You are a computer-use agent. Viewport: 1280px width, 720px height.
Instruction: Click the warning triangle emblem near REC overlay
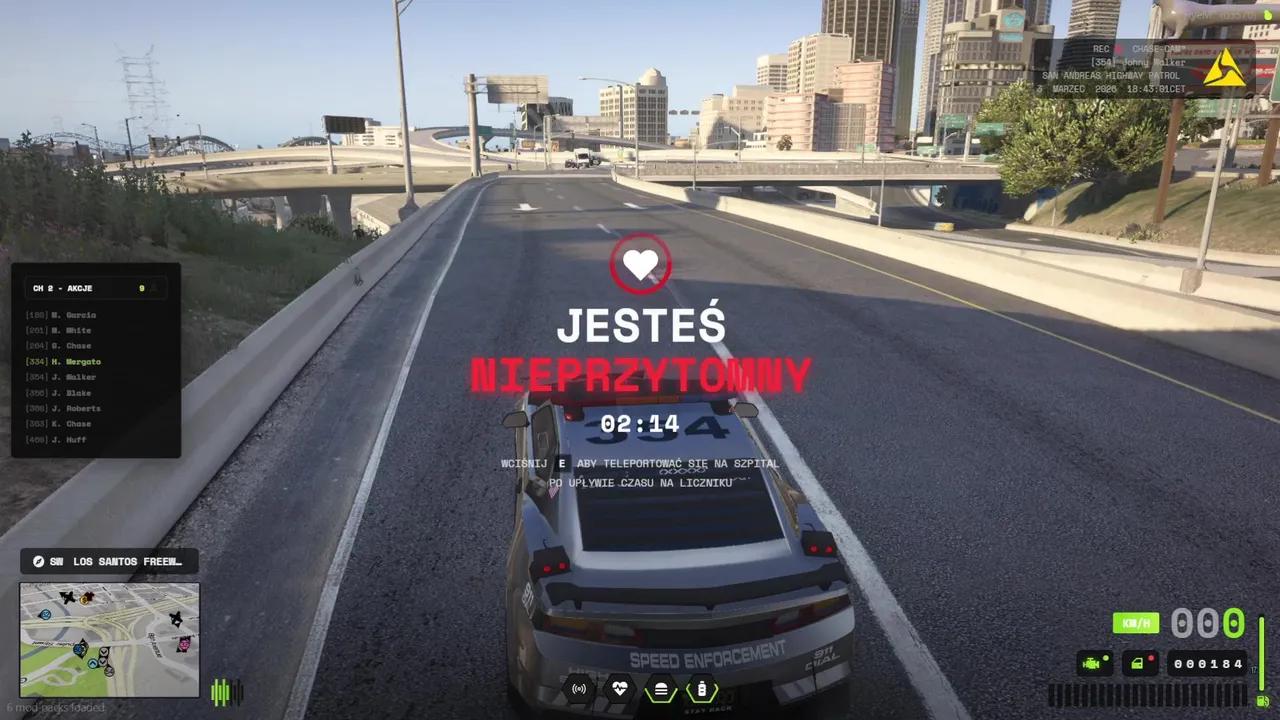1228,67
